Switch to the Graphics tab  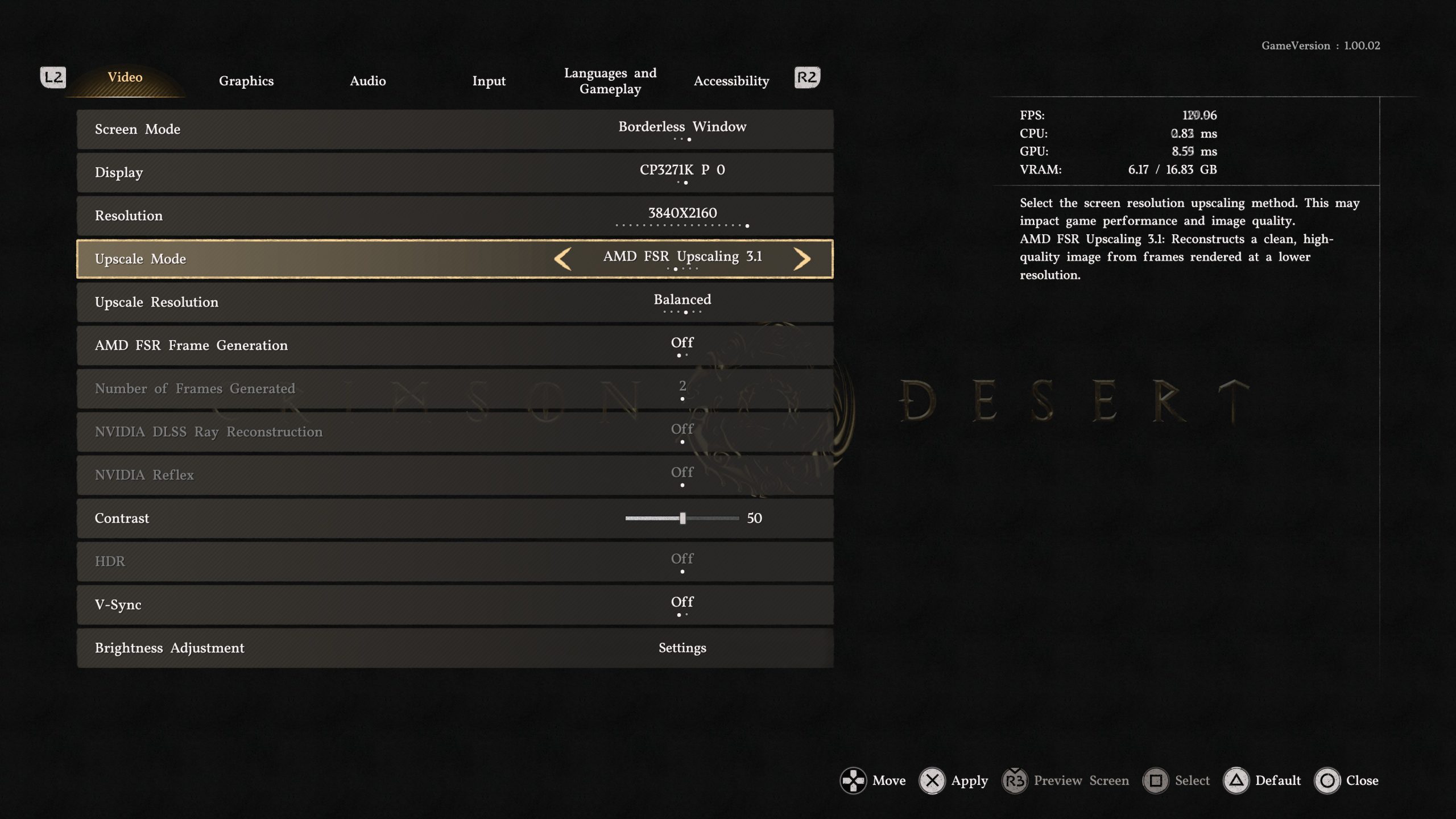pyautogui.click(x=246, y=81)
